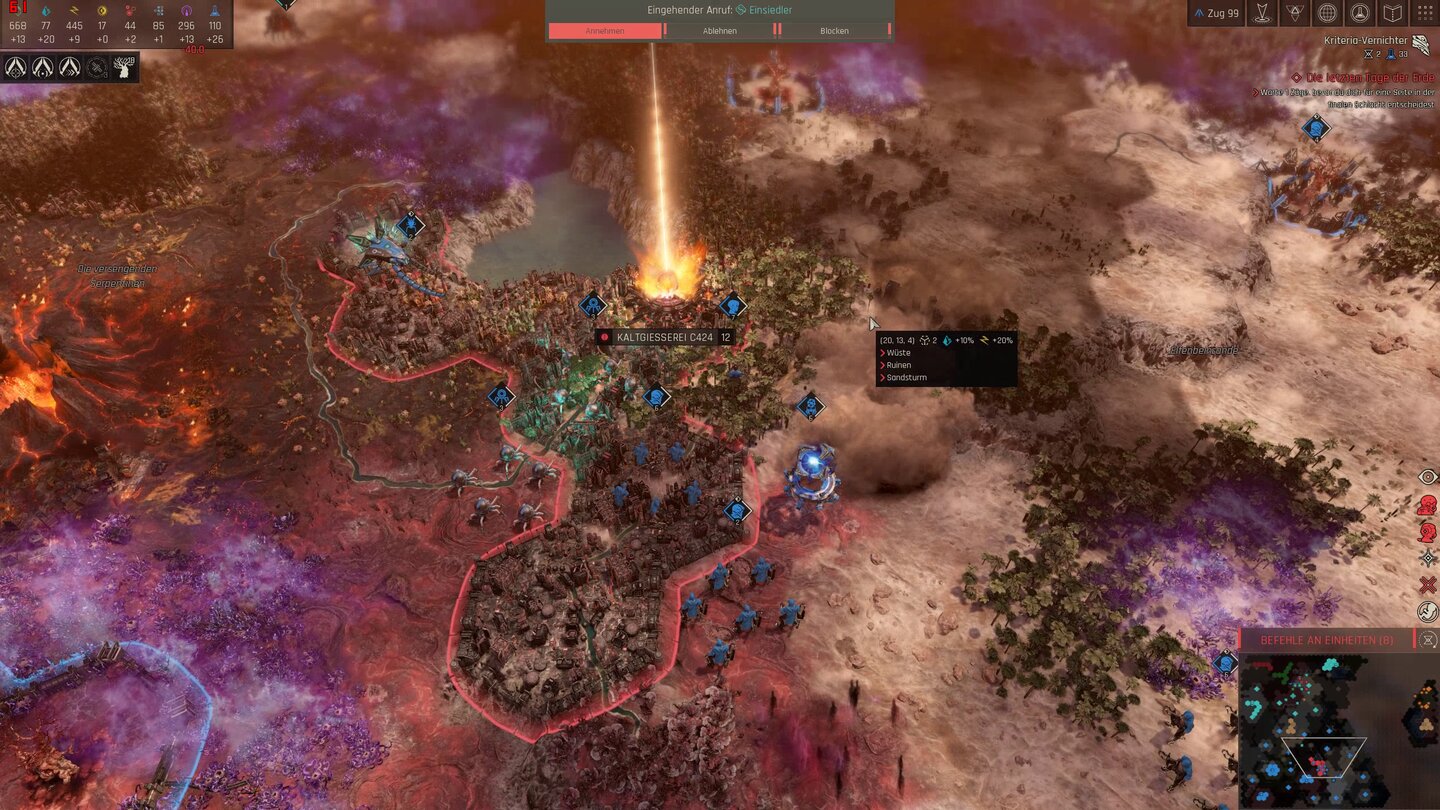Activate the stag head ability icon

(x=124, y=67)
